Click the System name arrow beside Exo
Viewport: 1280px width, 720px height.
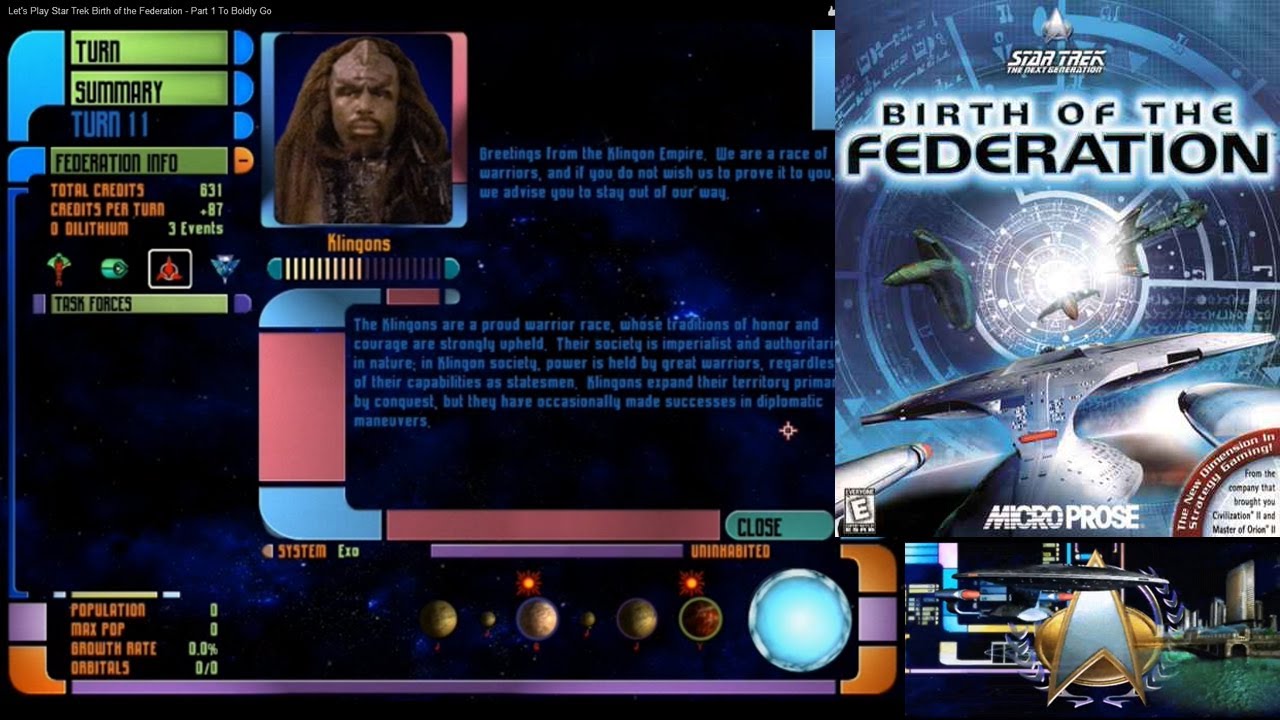(x=267, y=551)
